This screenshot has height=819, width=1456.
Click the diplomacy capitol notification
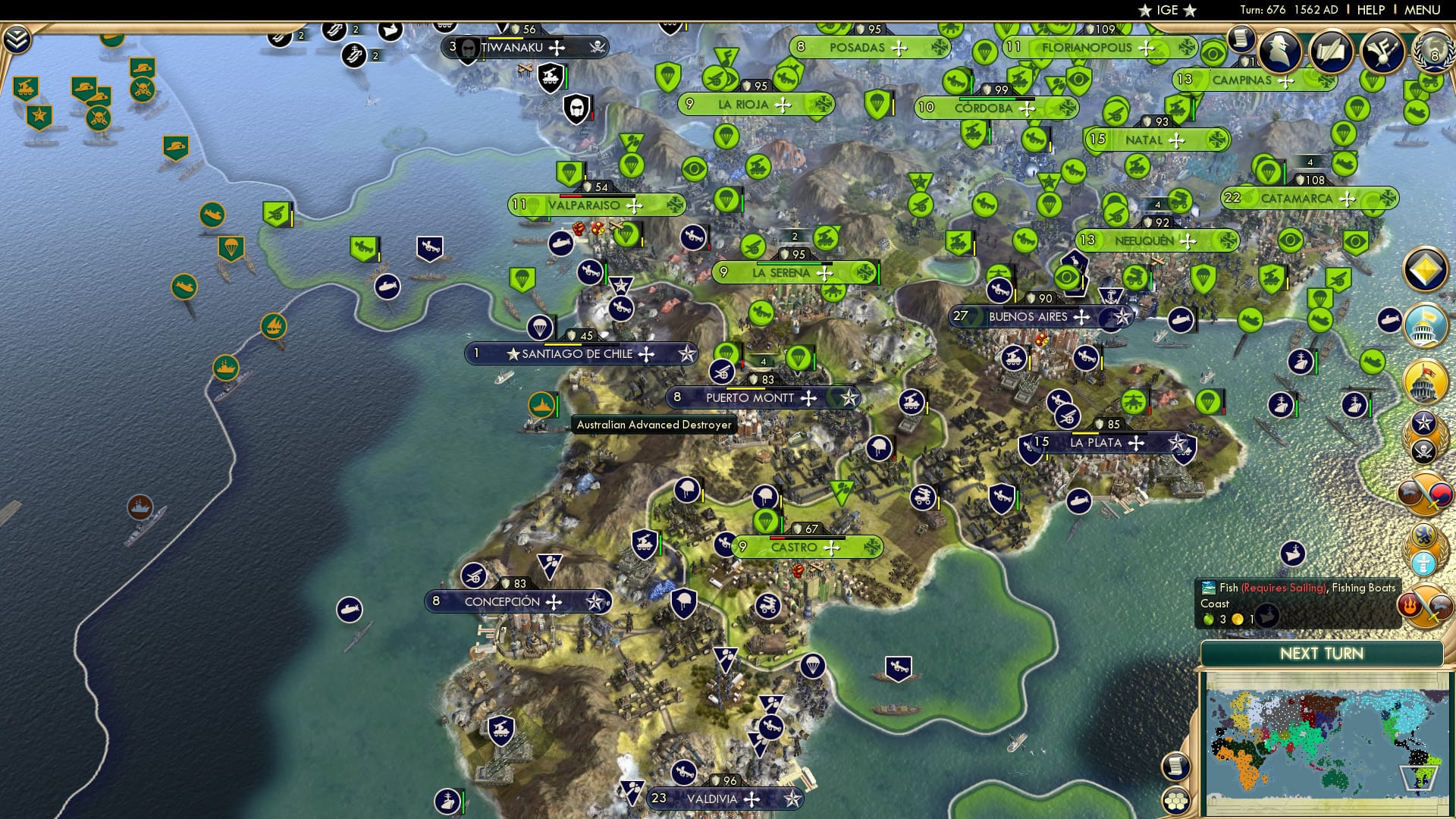coord(1425,326)
